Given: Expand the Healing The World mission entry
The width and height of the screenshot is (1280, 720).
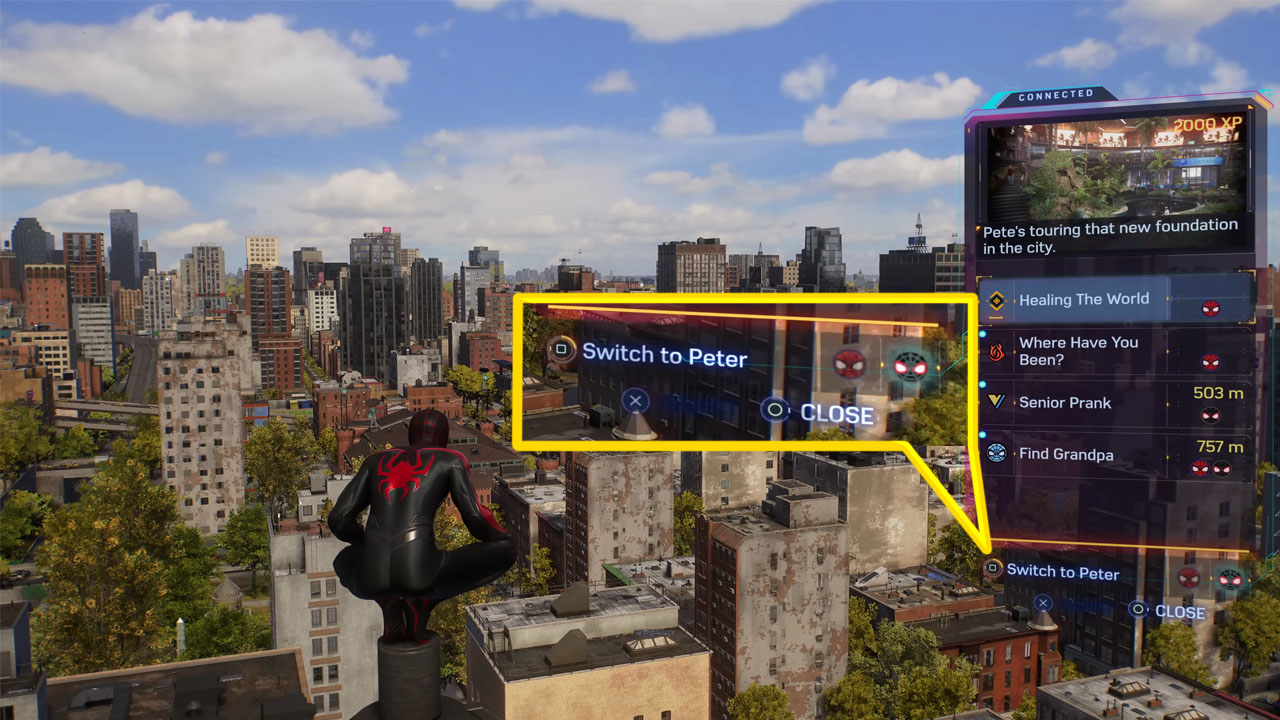Looking at the screenshot, I should (1085, 298).
